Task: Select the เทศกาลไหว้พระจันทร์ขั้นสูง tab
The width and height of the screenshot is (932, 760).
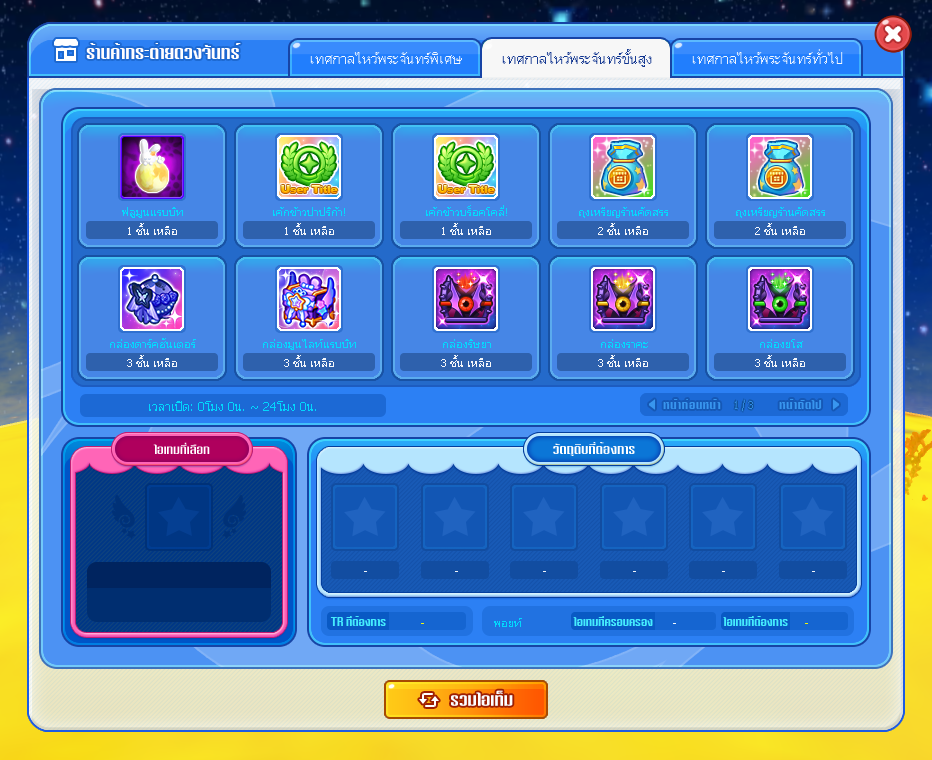Action: 576,59
